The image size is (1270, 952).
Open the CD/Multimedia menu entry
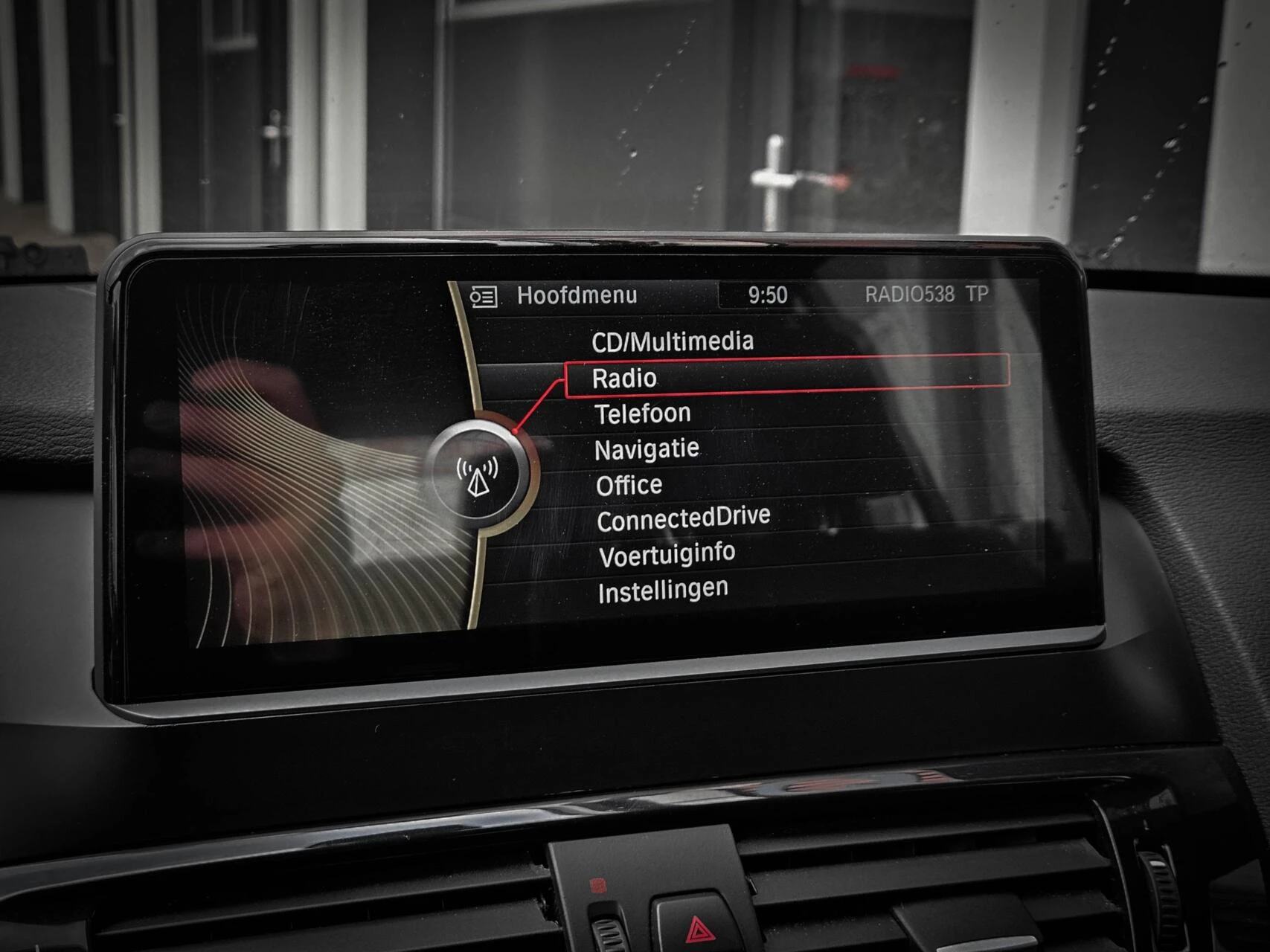[x=672, y=341]
